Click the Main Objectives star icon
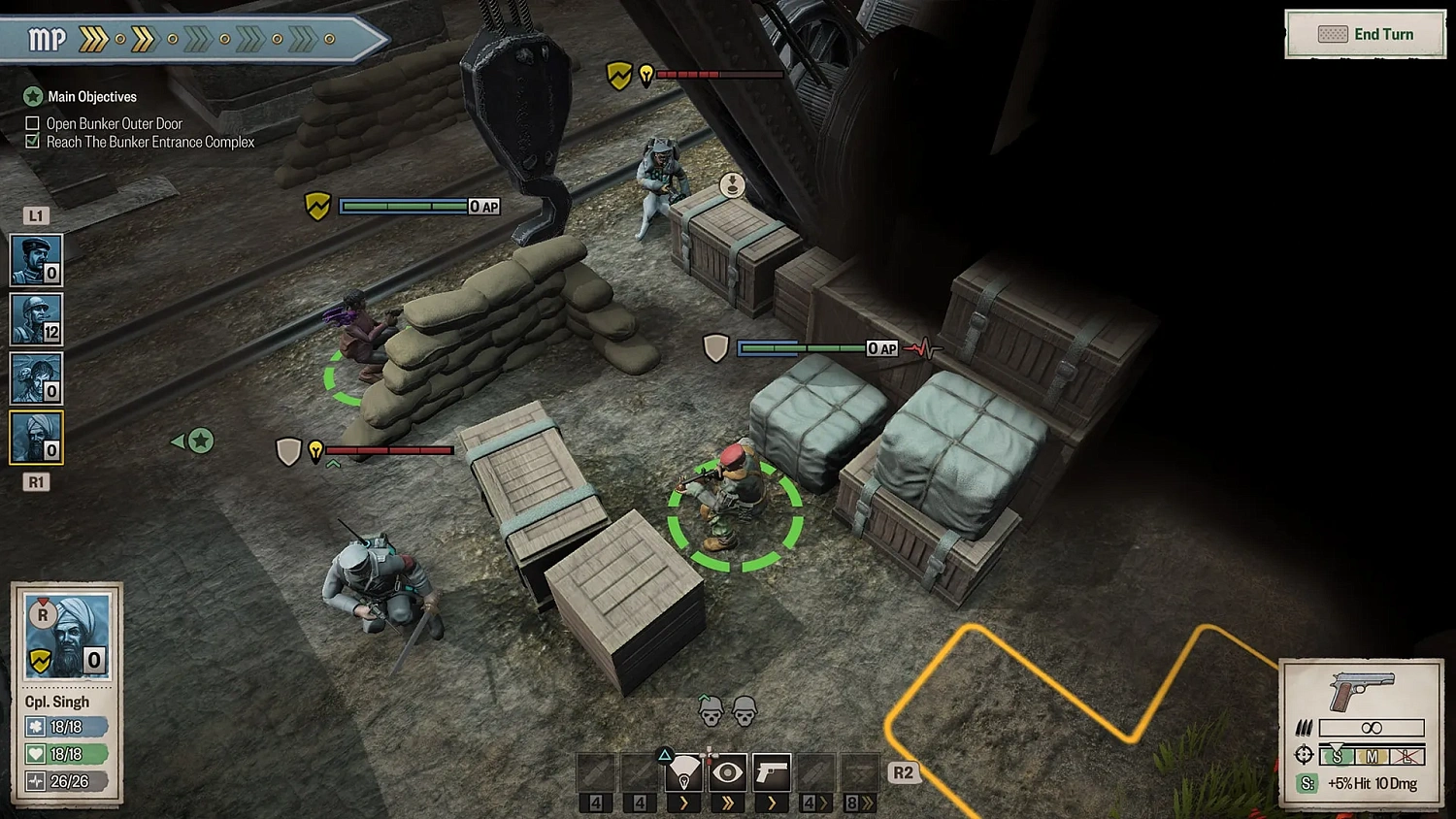Screen dimensions: 1456x819 pos(32,96)
